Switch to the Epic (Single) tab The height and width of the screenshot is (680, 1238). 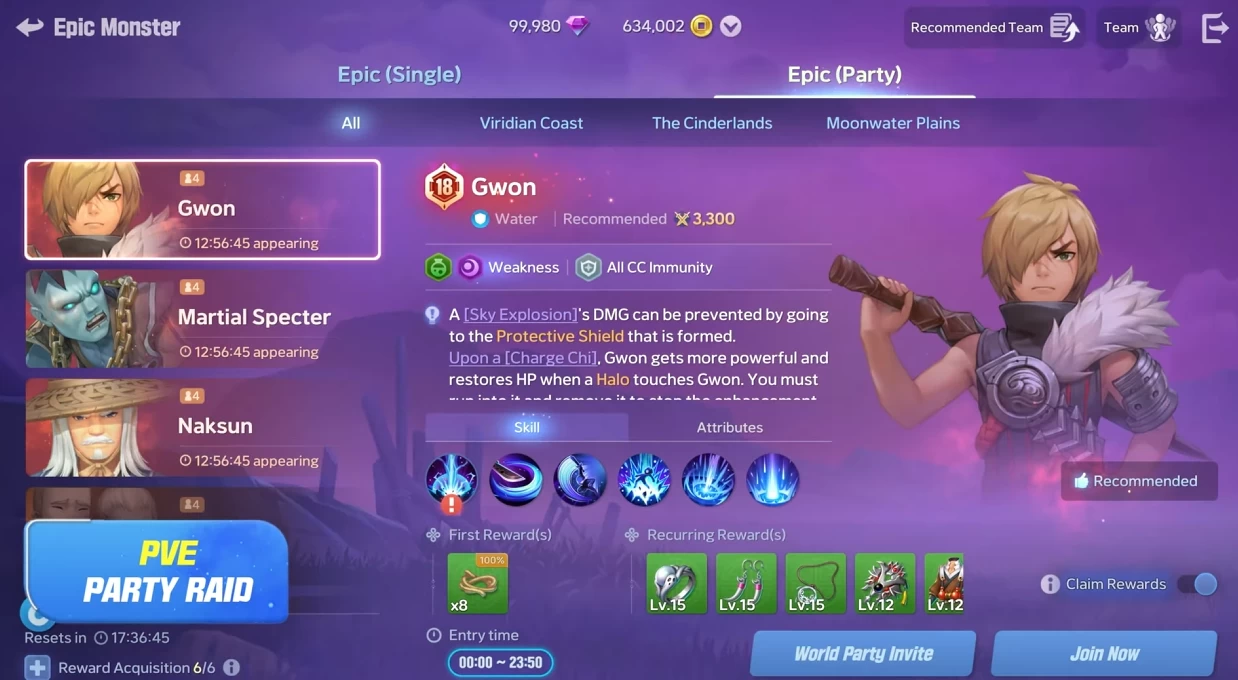[399, 74]
